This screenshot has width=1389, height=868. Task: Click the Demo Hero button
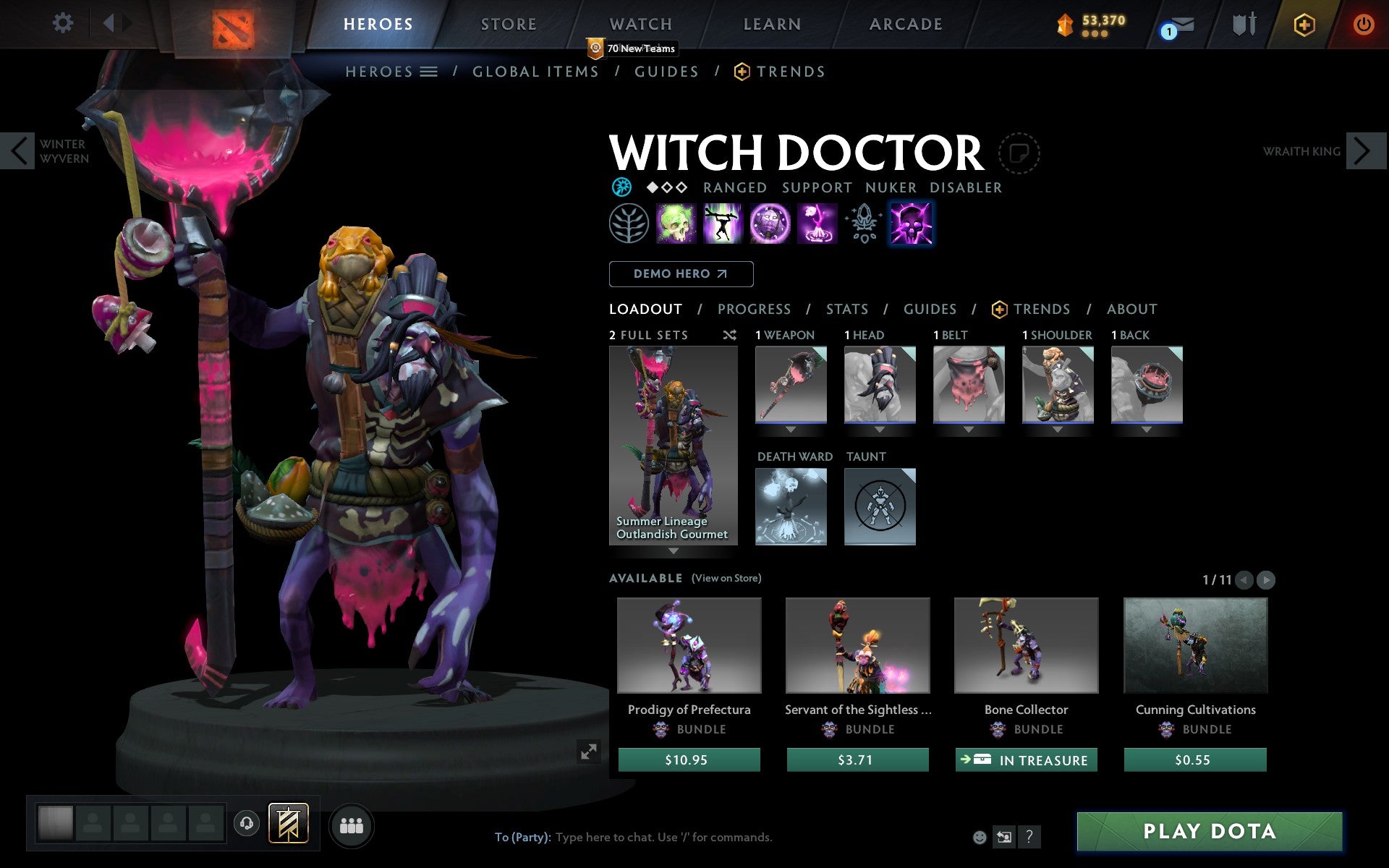pos(681,274)
